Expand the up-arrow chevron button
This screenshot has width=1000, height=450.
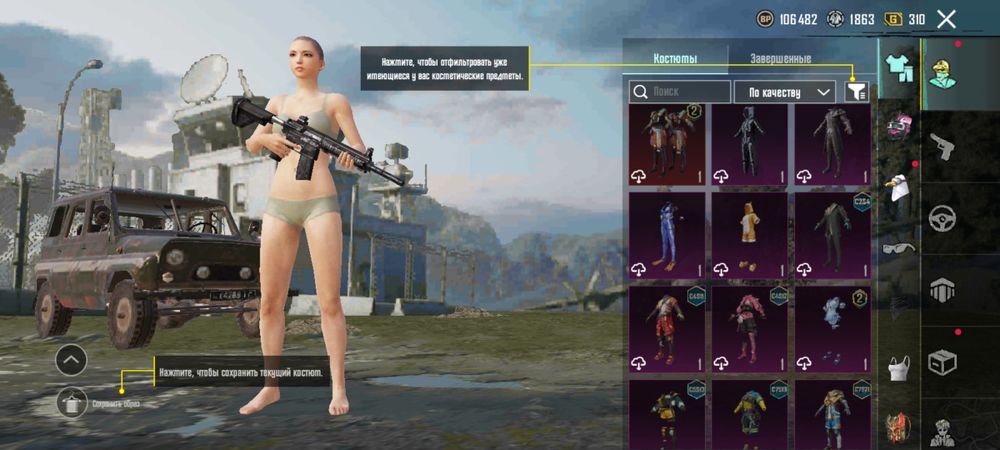[x=71, y=360]
